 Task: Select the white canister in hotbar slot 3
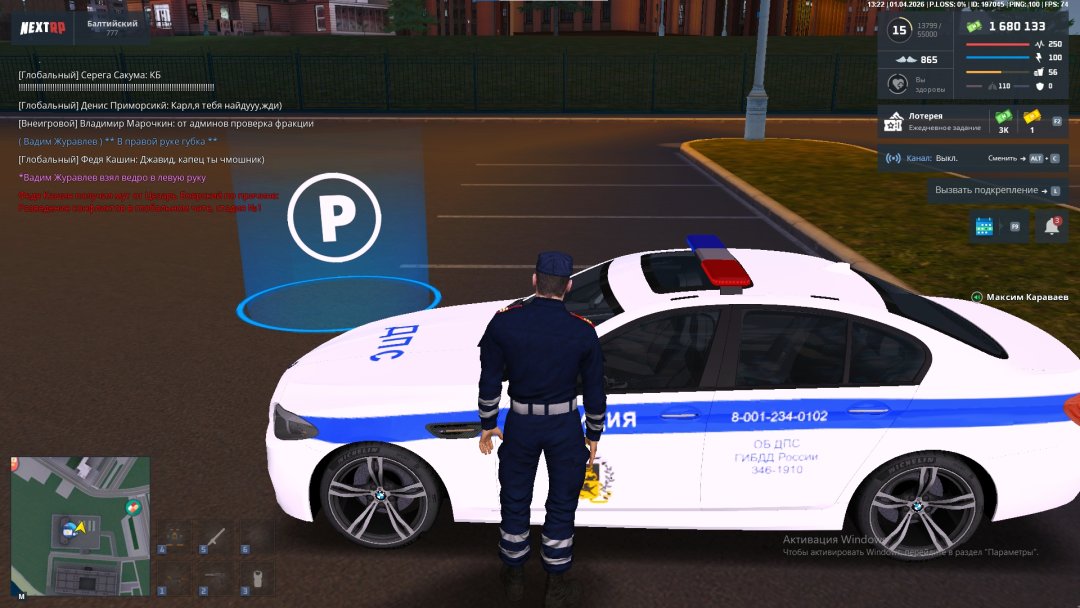pos(257,578)
